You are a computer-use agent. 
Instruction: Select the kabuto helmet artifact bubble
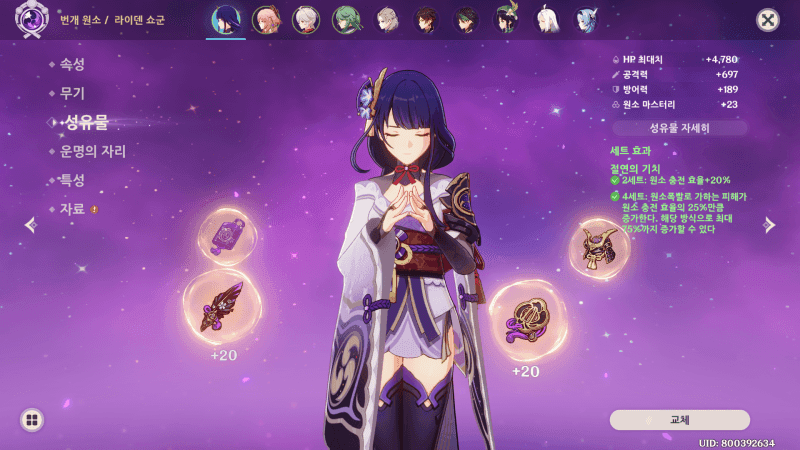[x=599, y=248]
